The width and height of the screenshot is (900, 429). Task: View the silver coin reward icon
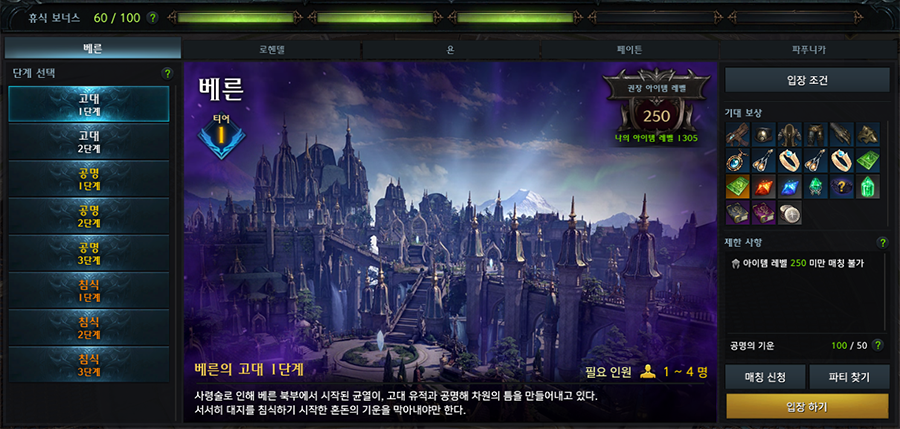[790, 213]
